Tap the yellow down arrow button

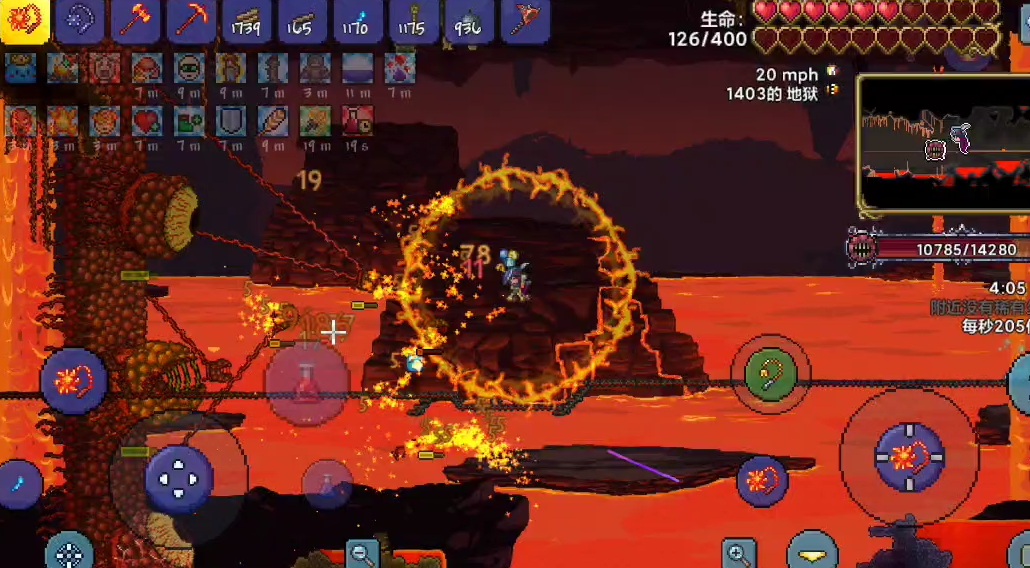click(x=812, y=553)
